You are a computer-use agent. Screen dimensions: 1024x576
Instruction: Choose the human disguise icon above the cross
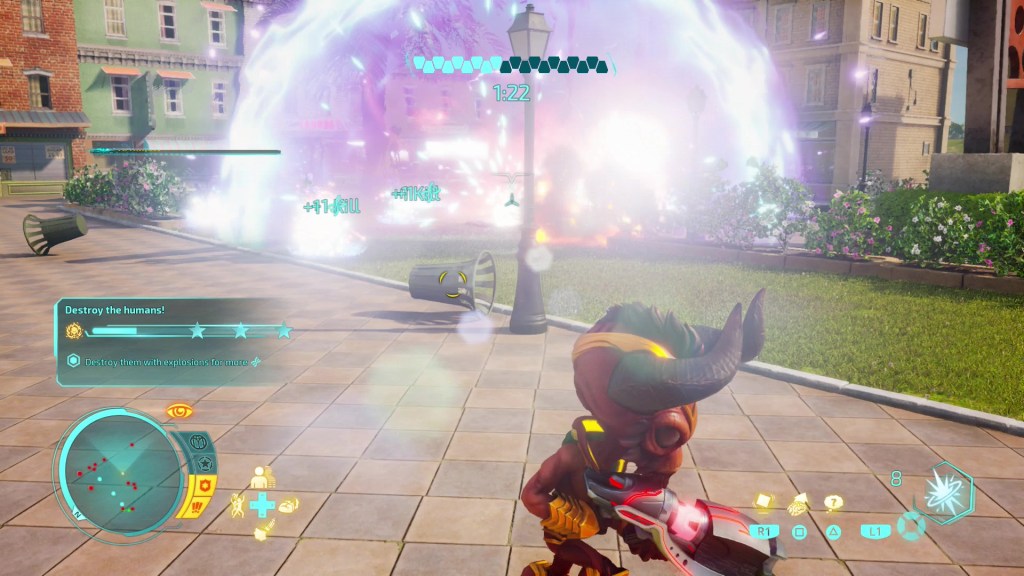pyautogui.click(x=262, y=477)
